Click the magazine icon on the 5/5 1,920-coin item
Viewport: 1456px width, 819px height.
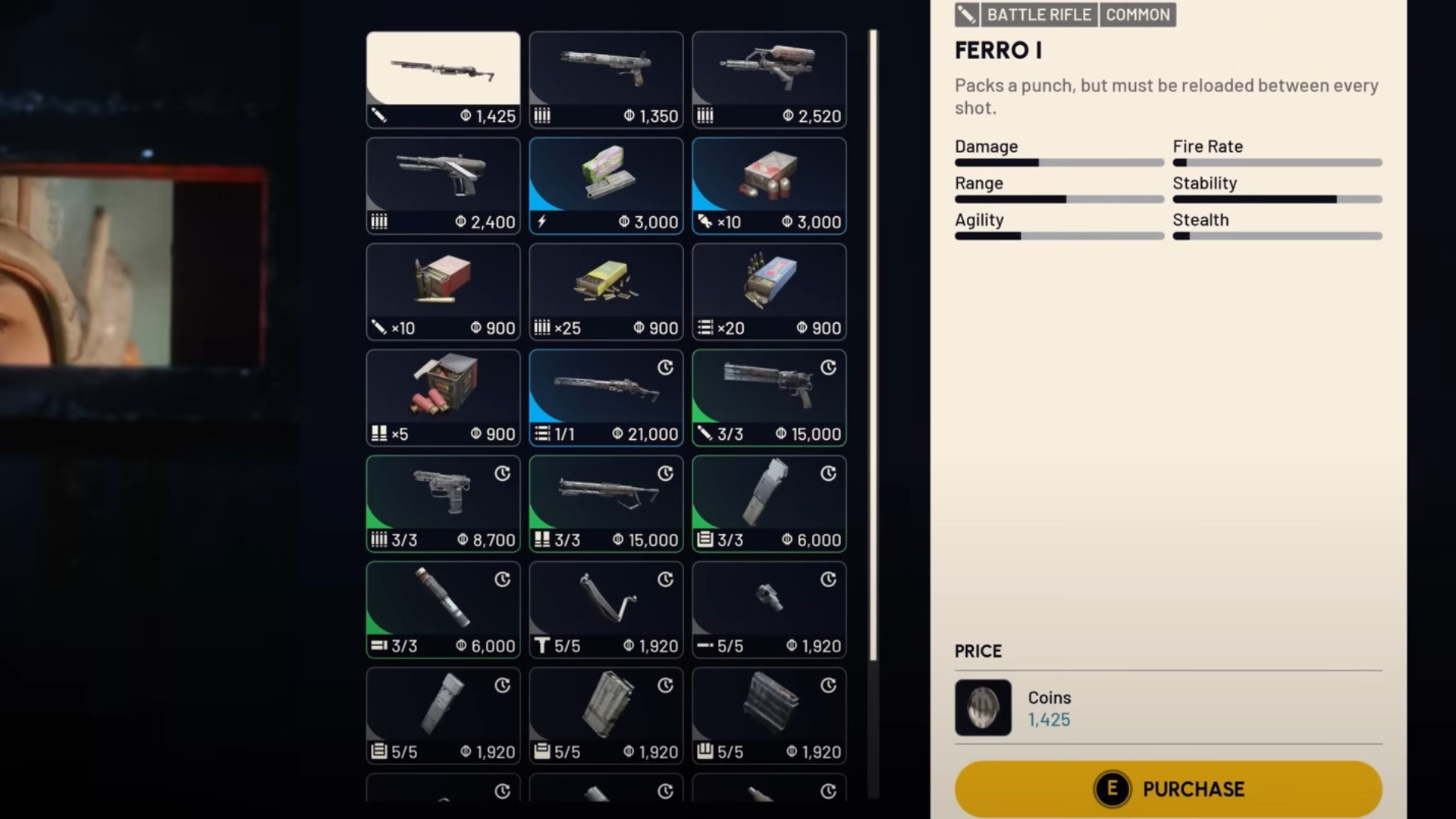pos(378,752)
